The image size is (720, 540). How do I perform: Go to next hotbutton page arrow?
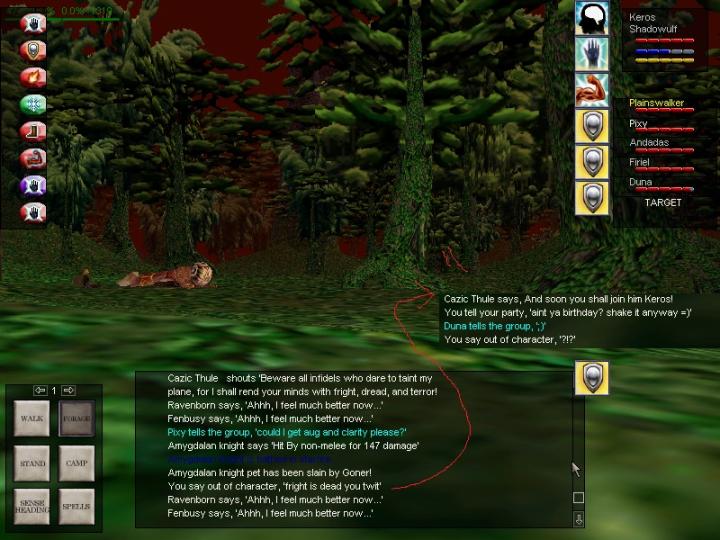coord(69,390)
